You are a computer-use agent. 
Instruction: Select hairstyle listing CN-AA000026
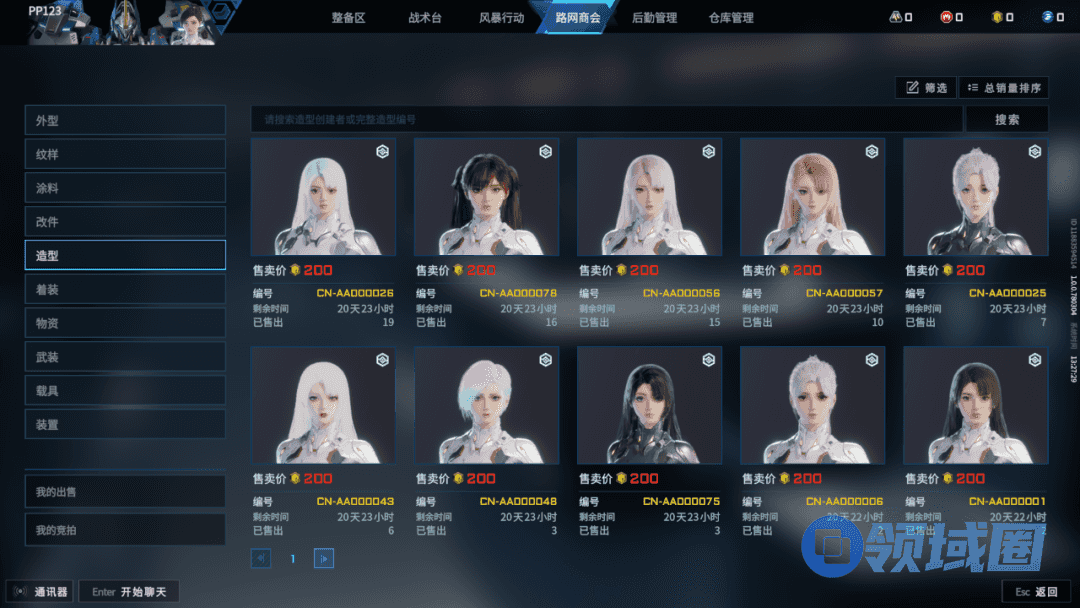pyautogui.click(x=323, y=197)
